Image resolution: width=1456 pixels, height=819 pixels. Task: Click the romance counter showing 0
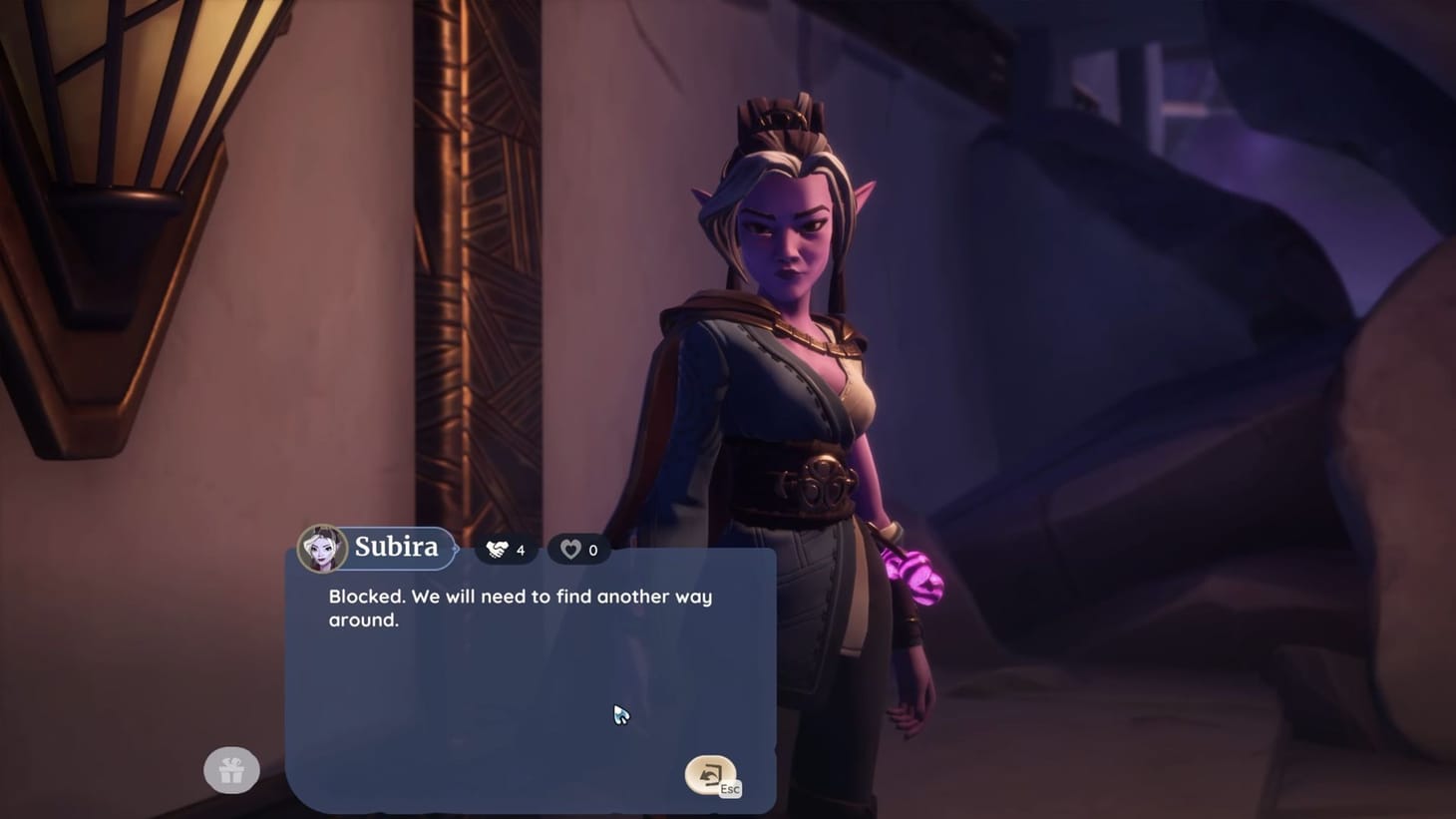point(591,549)
